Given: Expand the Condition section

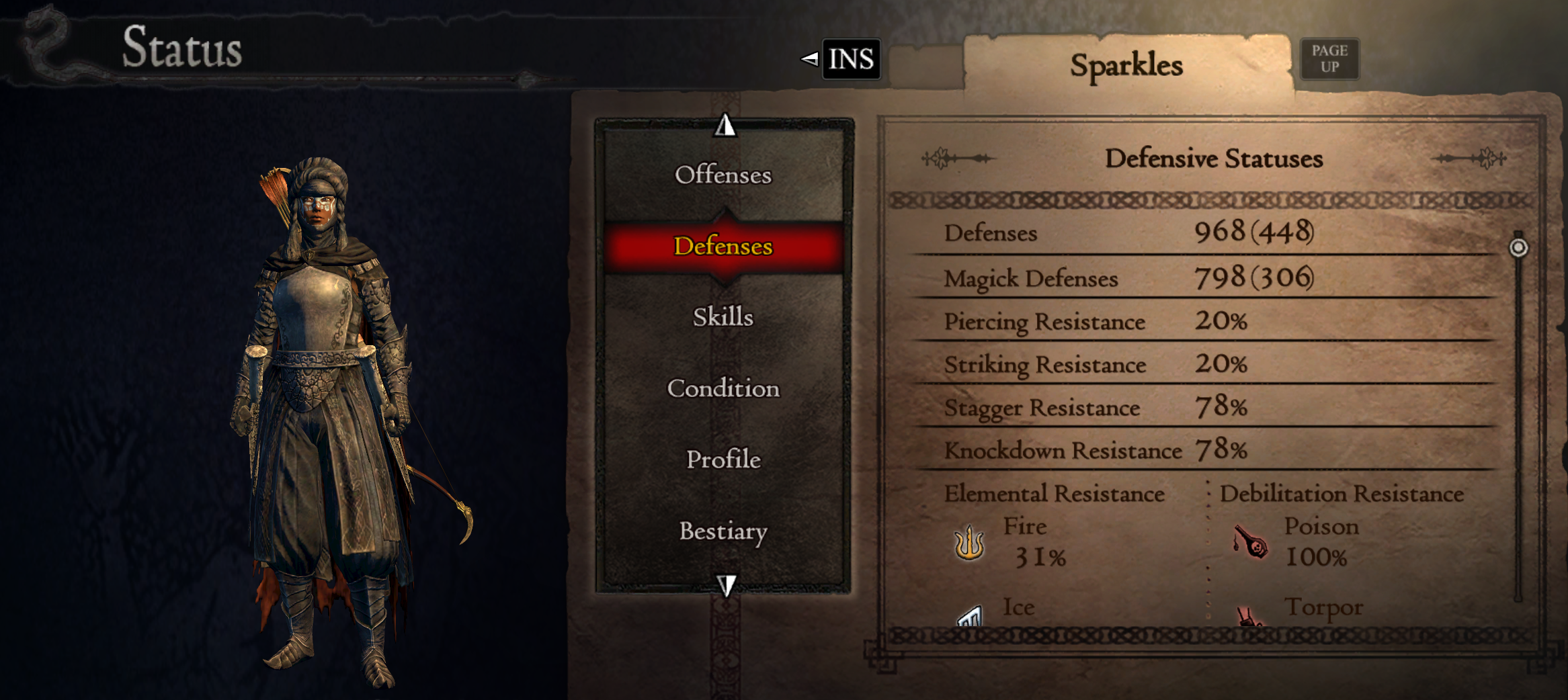Looking at the screenshot, I should tap(723, 388).
